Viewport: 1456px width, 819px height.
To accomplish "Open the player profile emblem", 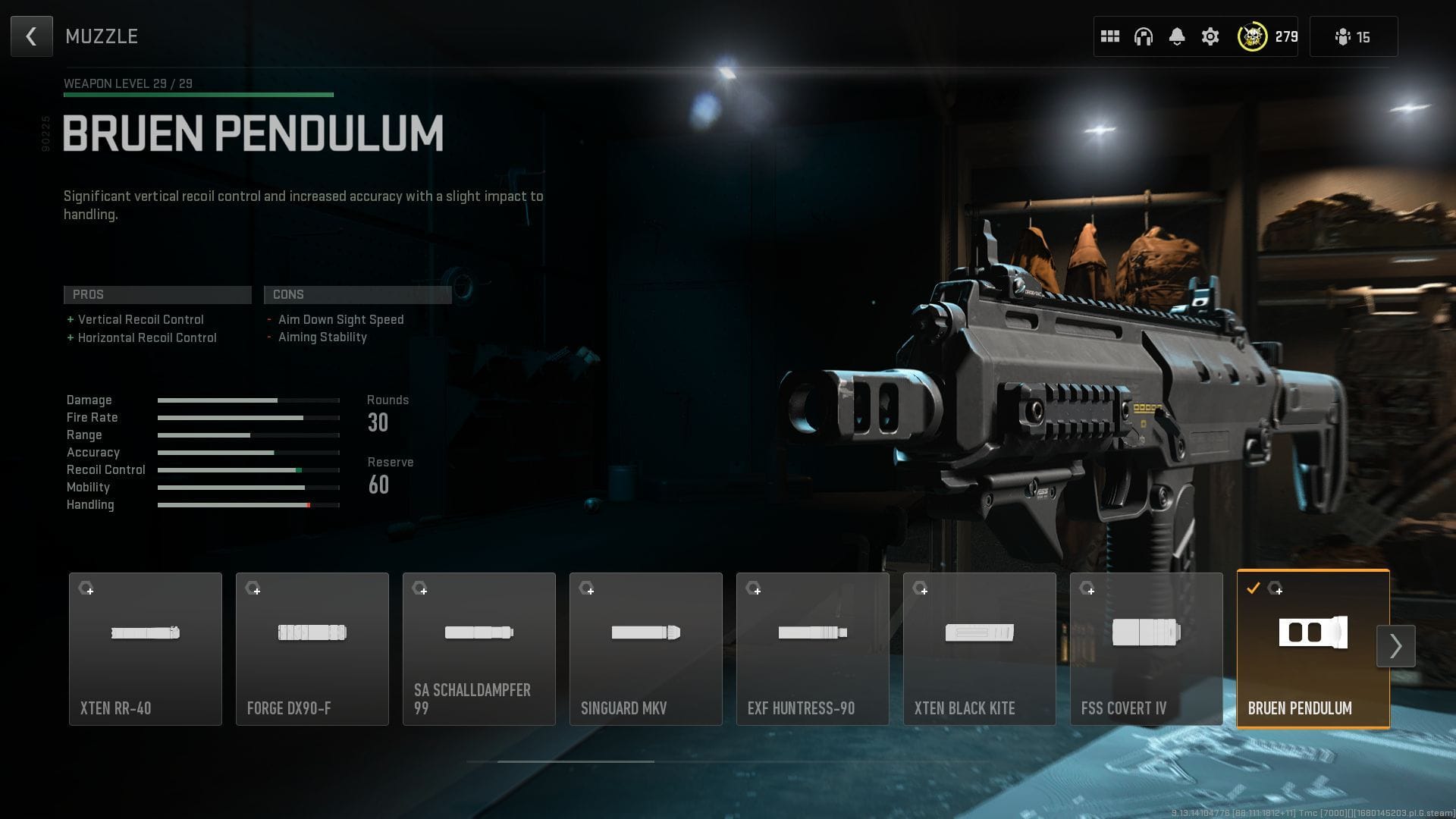I will point(1252,36).
